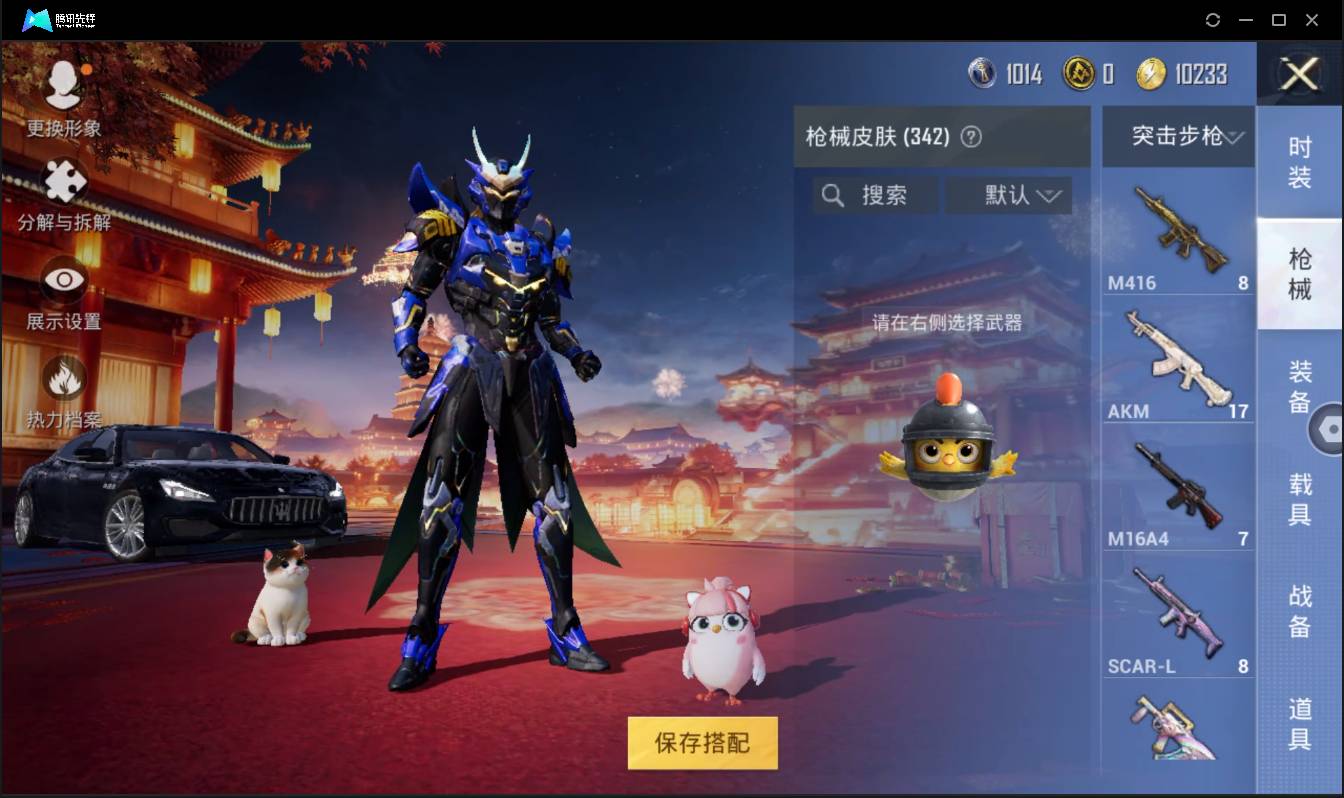The image size is (1344, 798).
Task: Collapse the right panel via the X button
Action: (x=1298, y=75)
